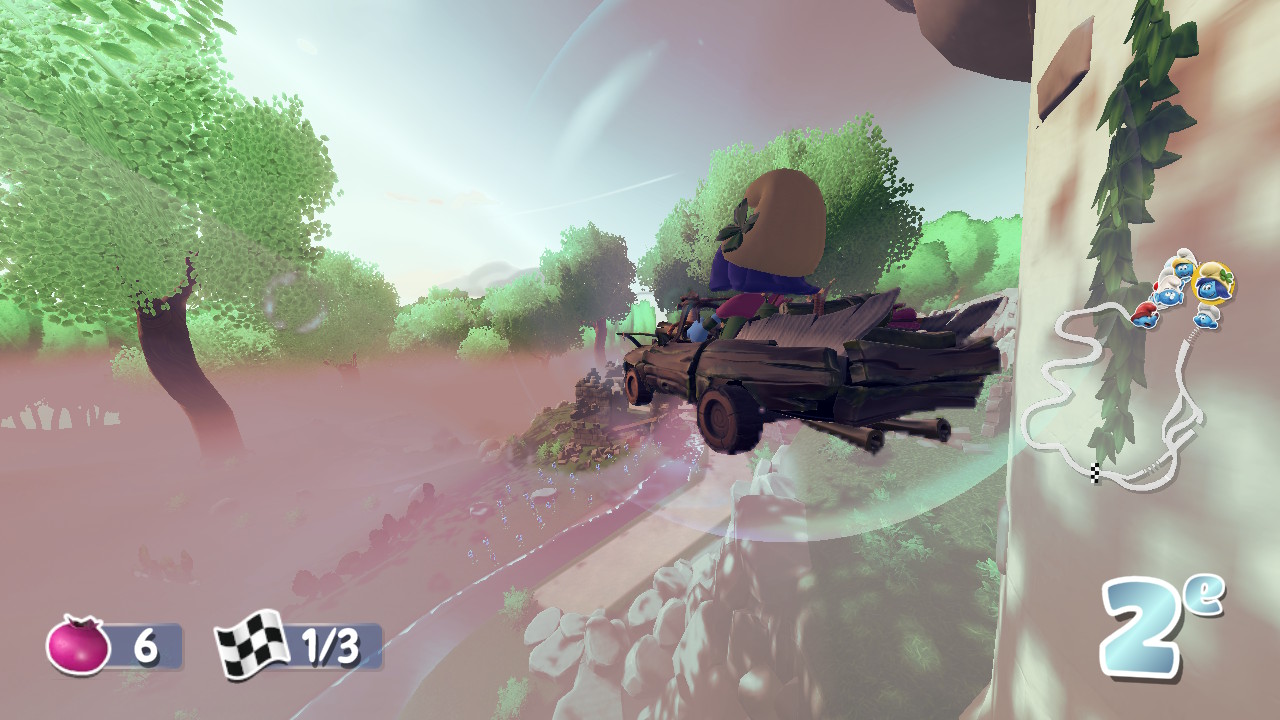Viewport: 1280px width, 720px height.
Task: Click the yellow-ringed player marker on minimap
Action: point(1213,282)
